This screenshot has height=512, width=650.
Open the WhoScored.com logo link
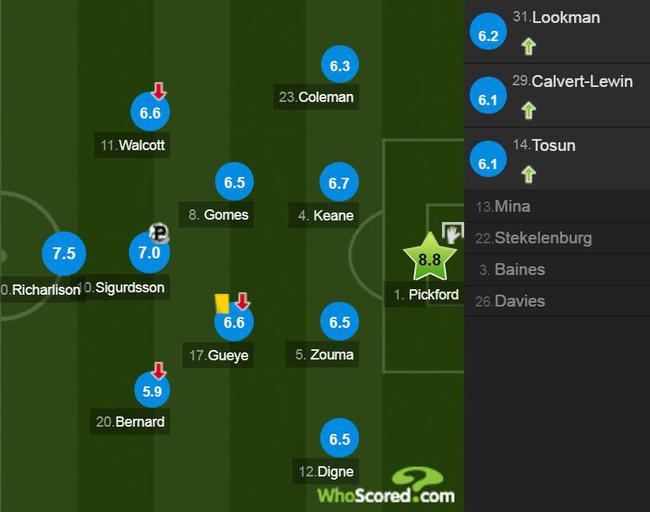385,487
